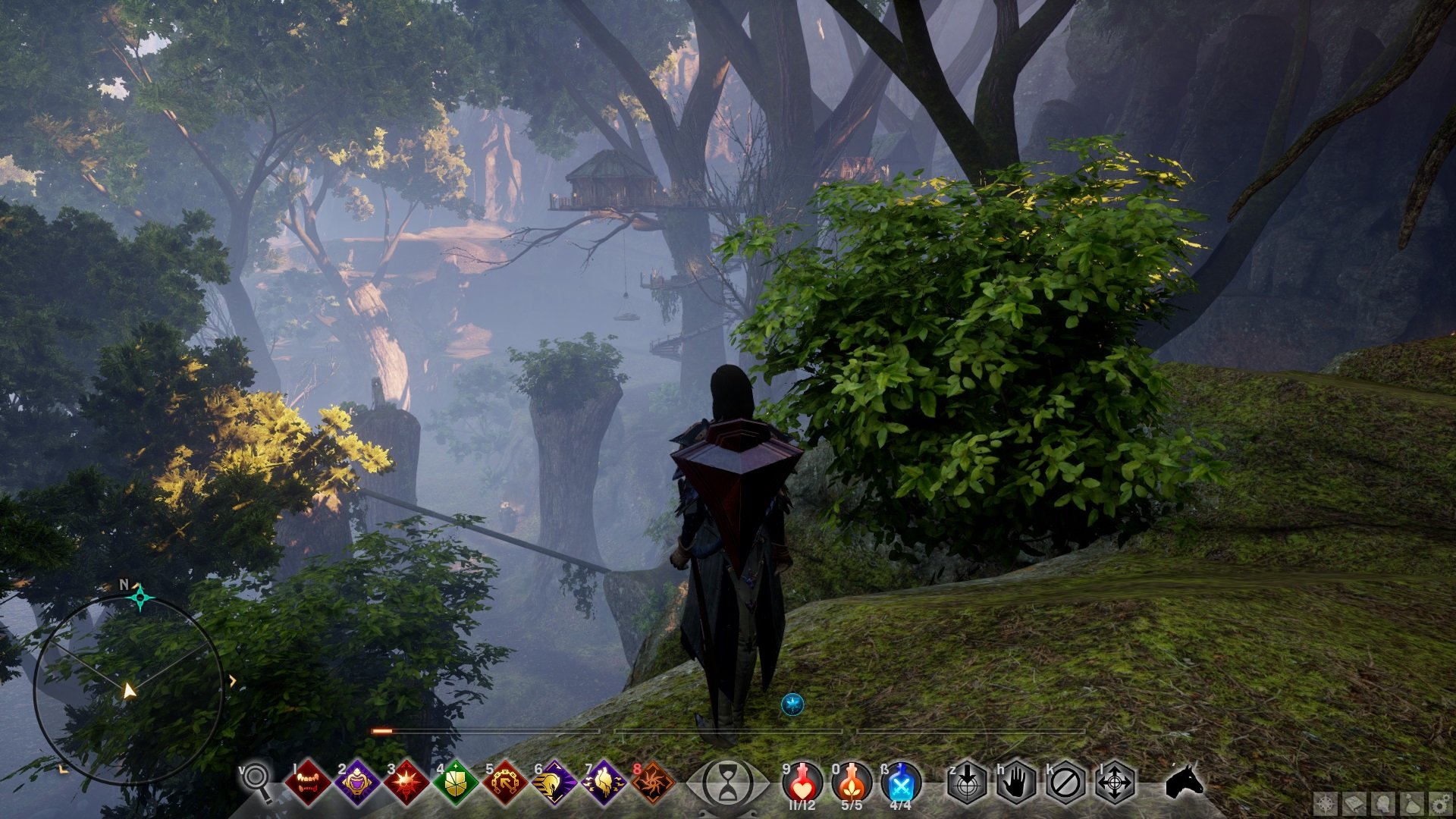Activate the orange swirling vortex ability
The height and width of the screenshot is (819, 1456).
click(x=652, y=782)
